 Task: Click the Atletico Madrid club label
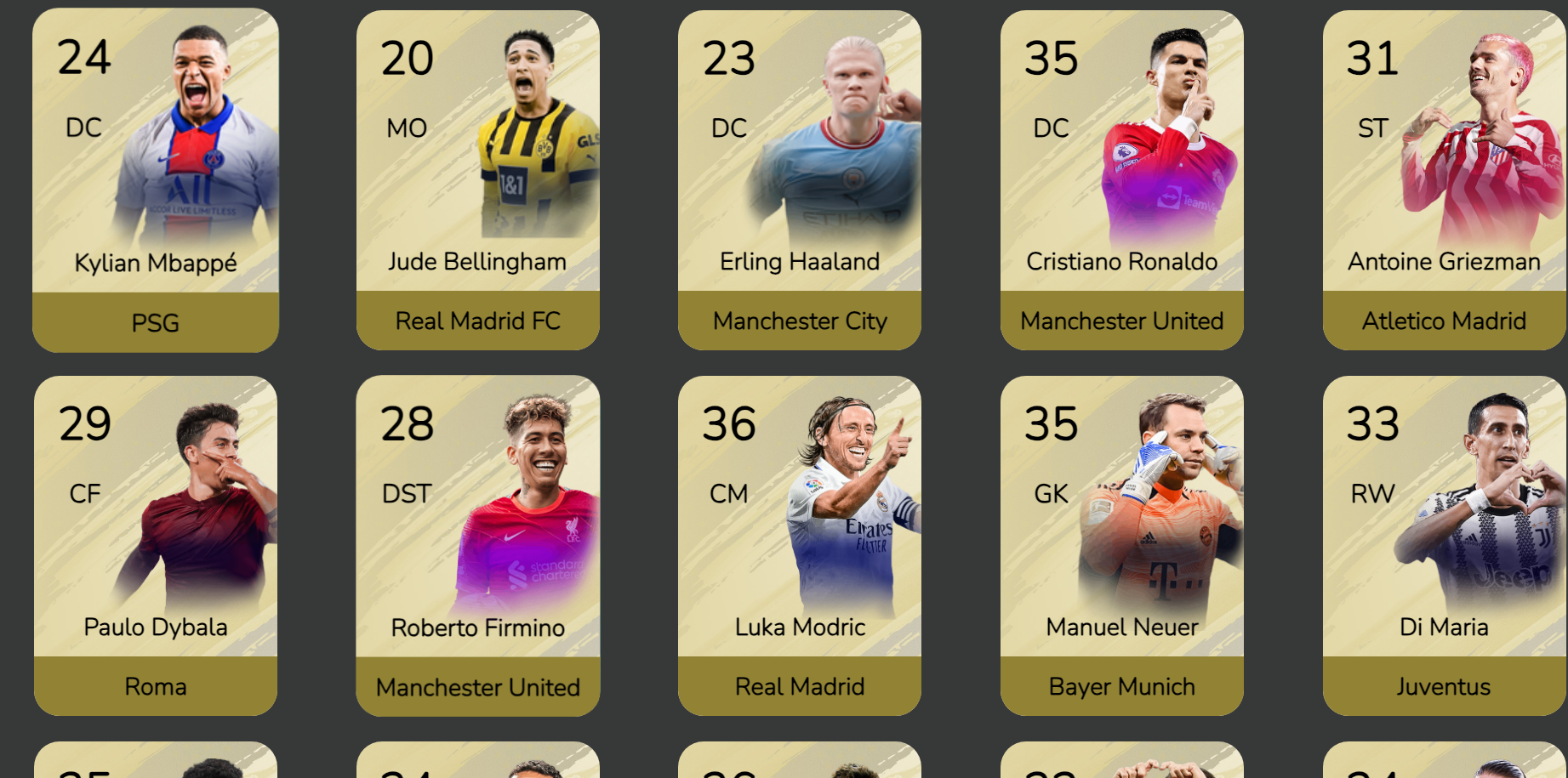coord(1444,321)
